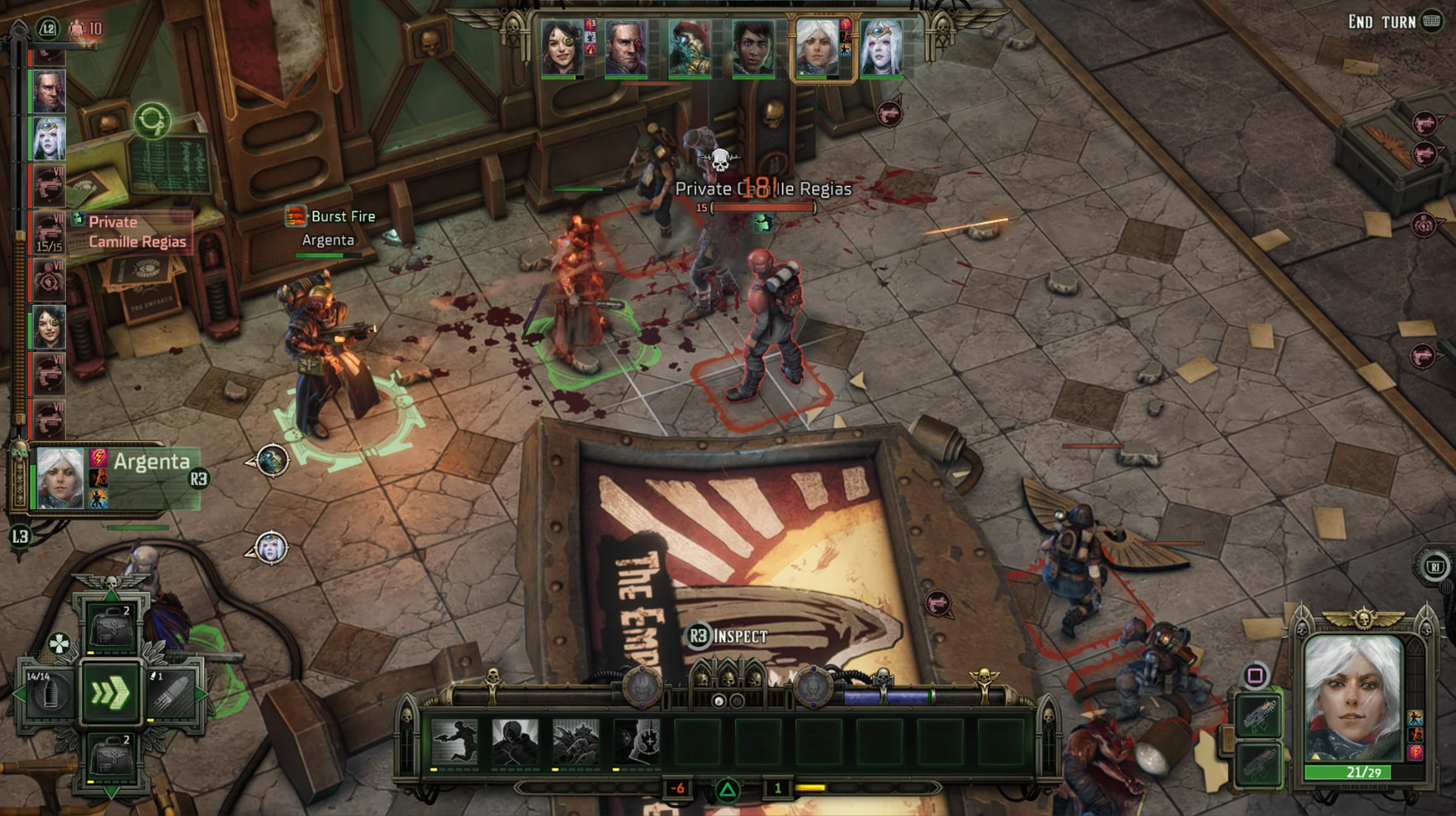The width and height of the screenshot is (1456, 816).
Task: Select the eyepatch woman party portrait
Action: click(x=562, y=48)
